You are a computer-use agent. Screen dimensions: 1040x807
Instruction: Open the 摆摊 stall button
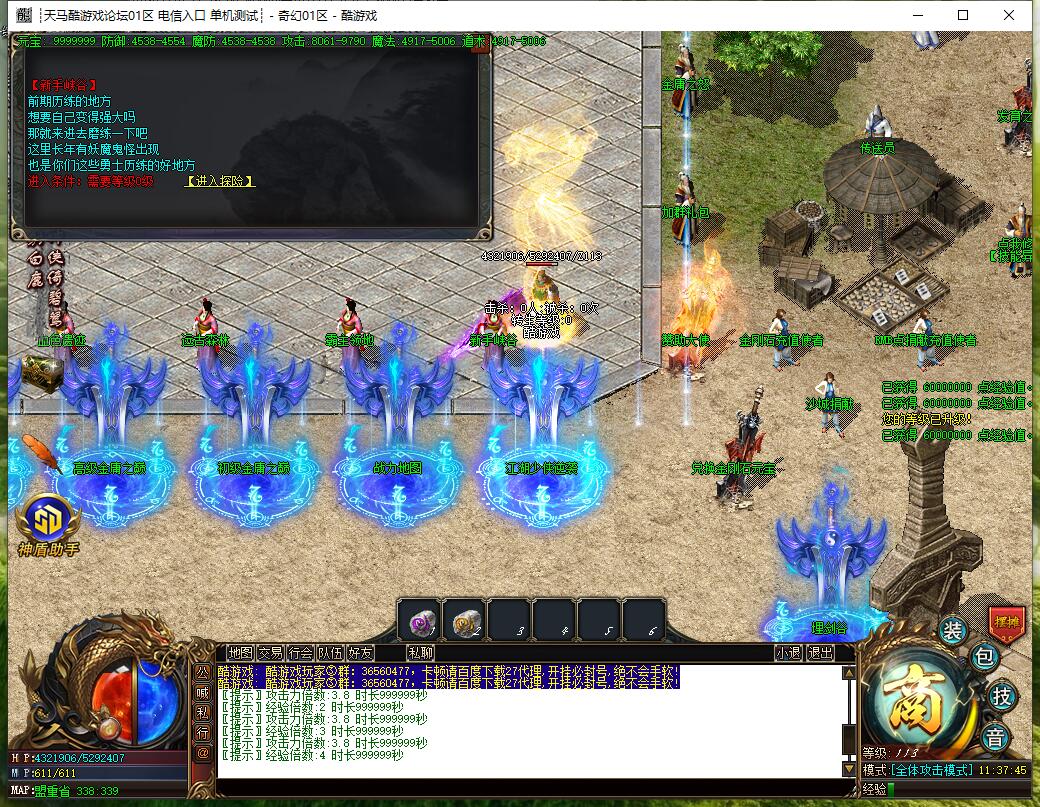click(x=1004, y=622)
